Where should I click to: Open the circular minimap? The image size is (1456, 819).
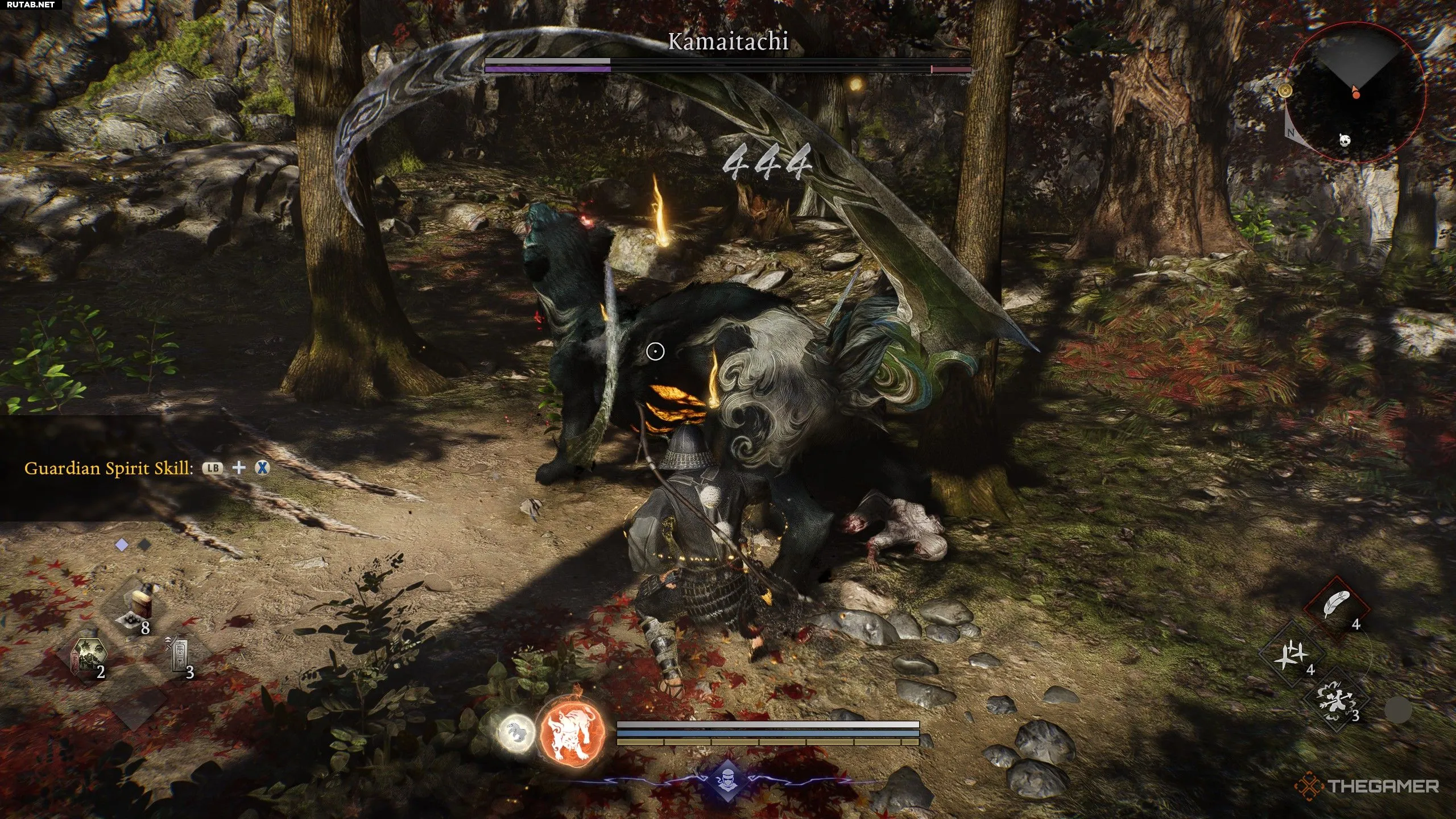point(1357,93)
